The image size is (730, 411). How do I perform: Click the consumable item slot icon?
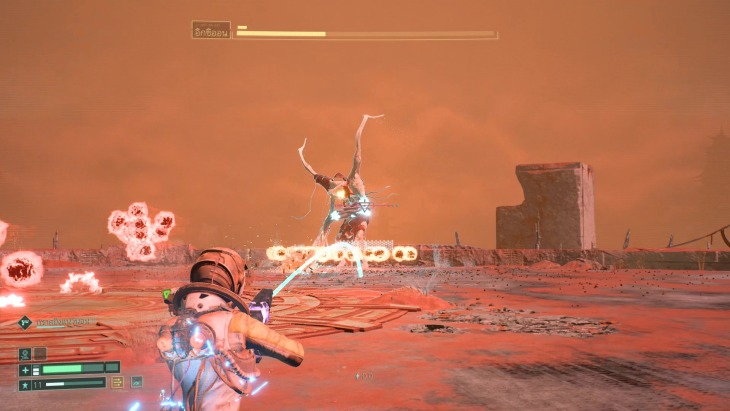point(25,353)
